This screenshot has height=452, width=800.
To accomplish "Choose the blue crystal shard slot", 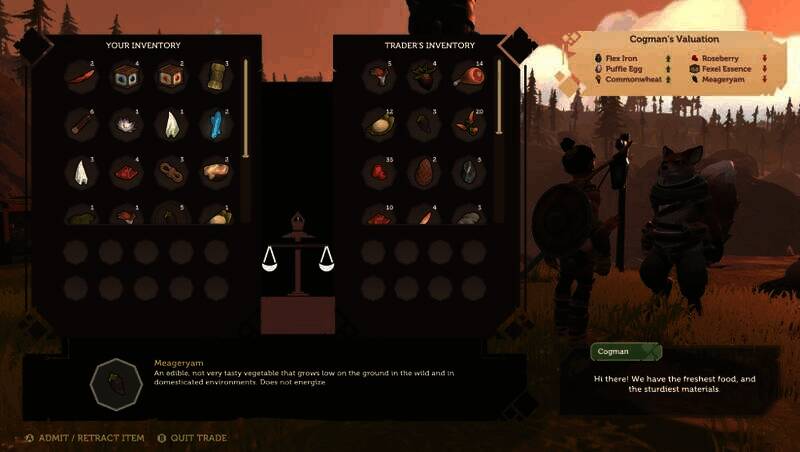I will 215,123.
